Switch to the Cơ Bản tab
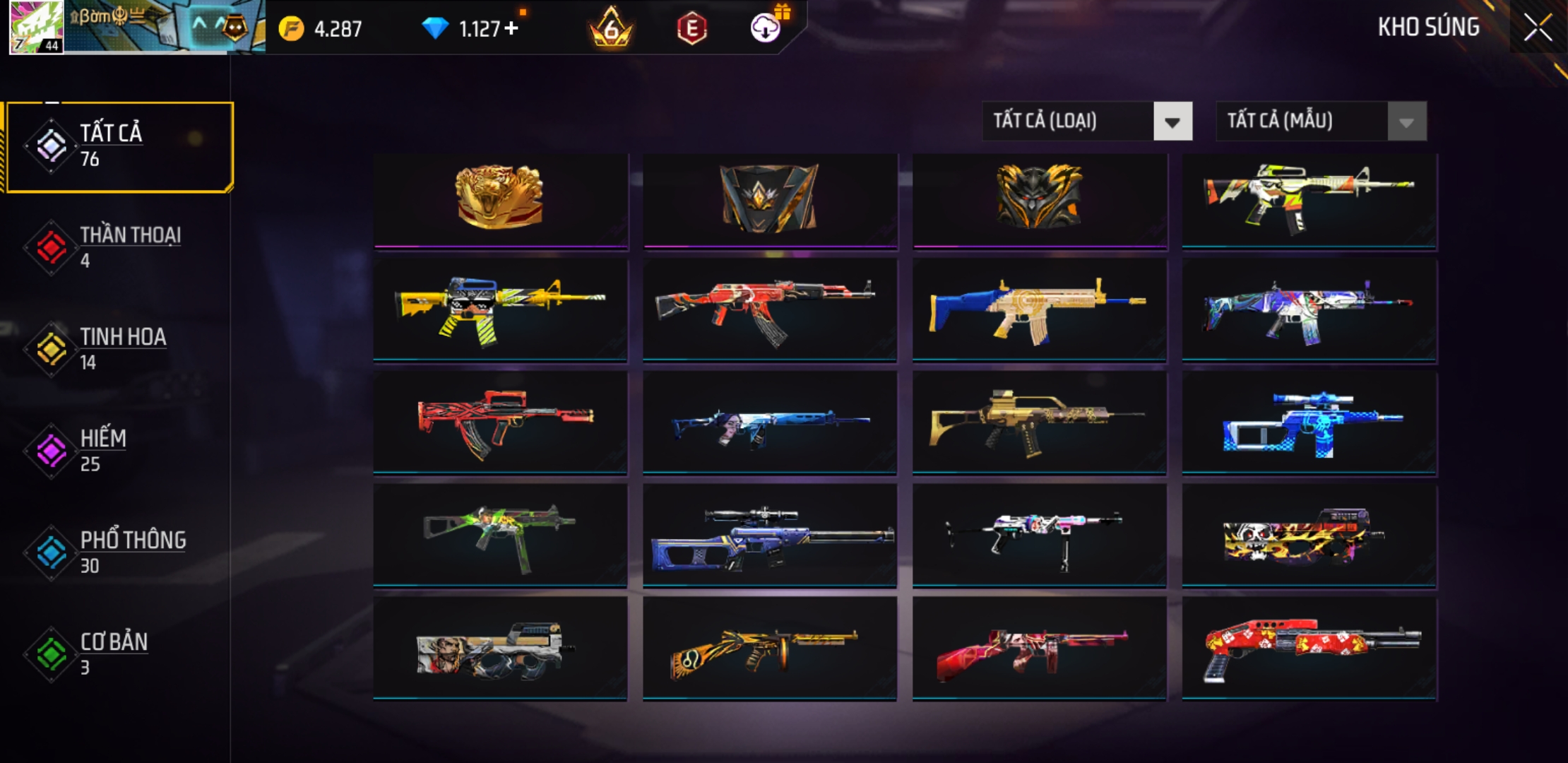 pos(120,653)
